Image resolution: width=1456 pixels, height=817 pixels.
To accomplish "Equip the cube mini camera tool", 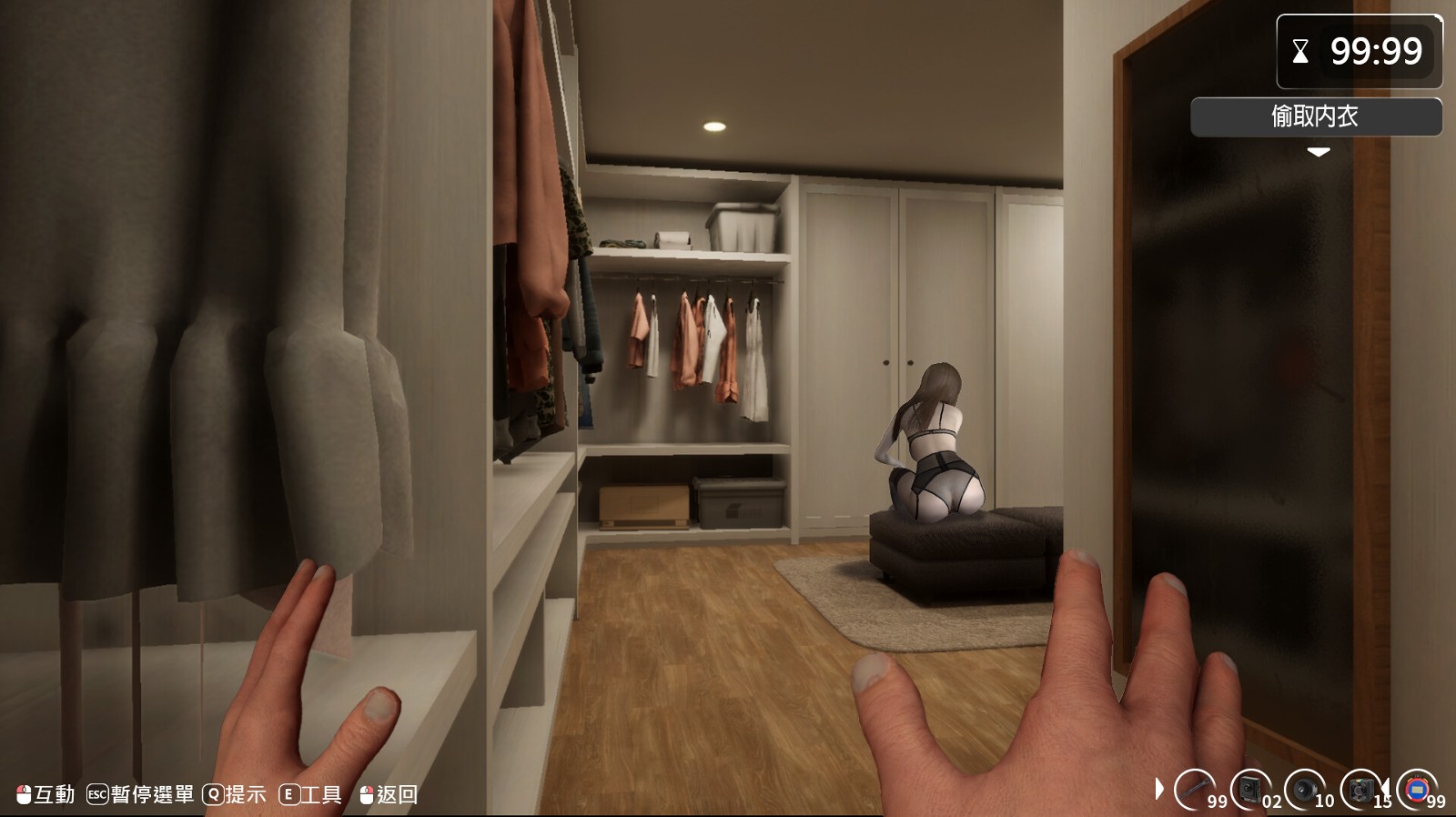I will pyautogui.click(x=1360, y=789).
